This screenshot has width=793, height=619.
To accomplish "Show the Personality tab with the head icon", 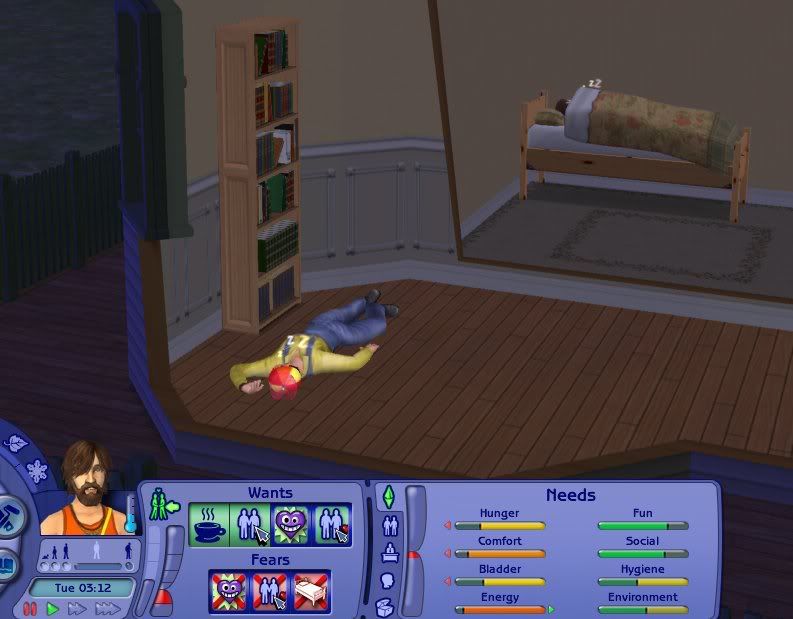I will click(x=388, y=580).
